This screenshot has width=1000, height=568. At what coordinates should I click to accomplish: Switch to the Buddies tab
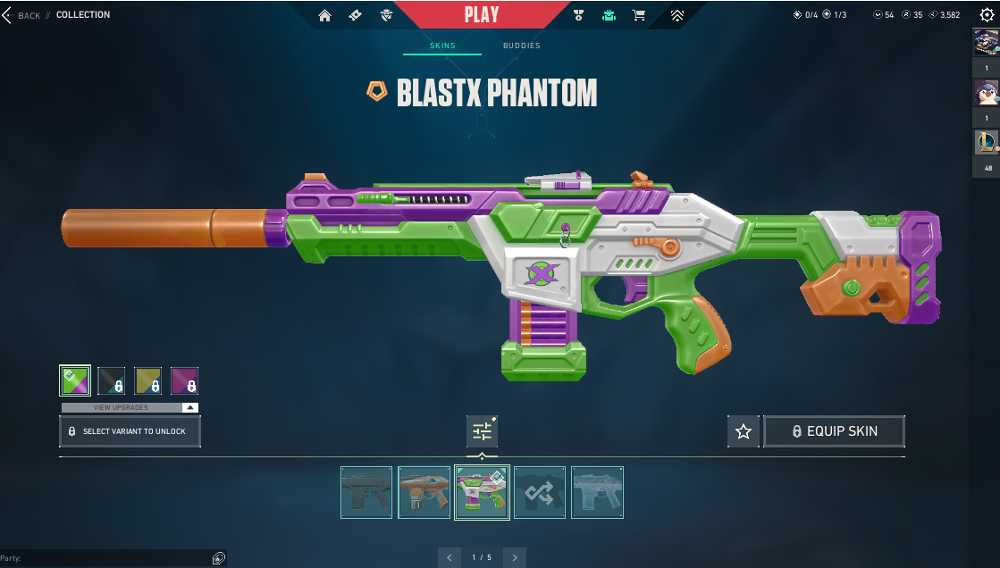[521, 46]
